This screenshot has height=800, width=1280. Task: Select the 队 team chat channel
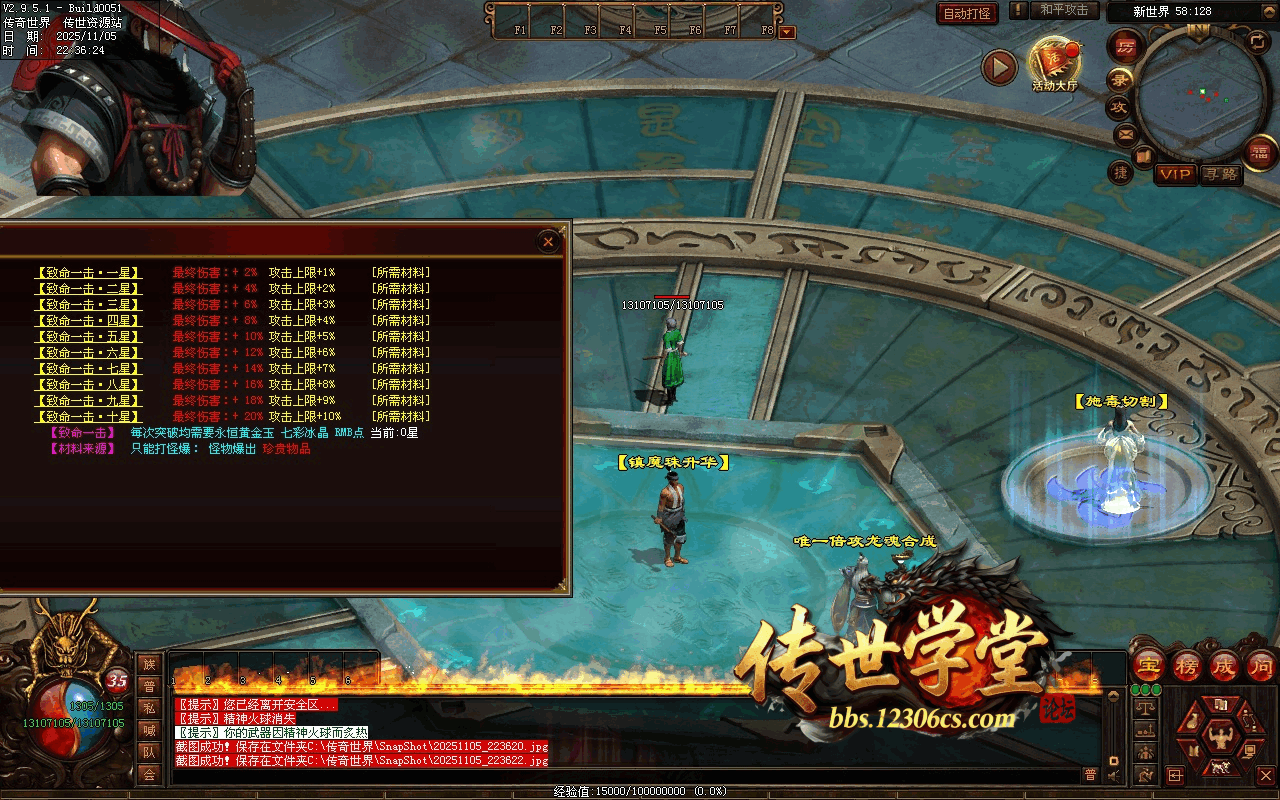pyautogui.click(x=150, y=752)
